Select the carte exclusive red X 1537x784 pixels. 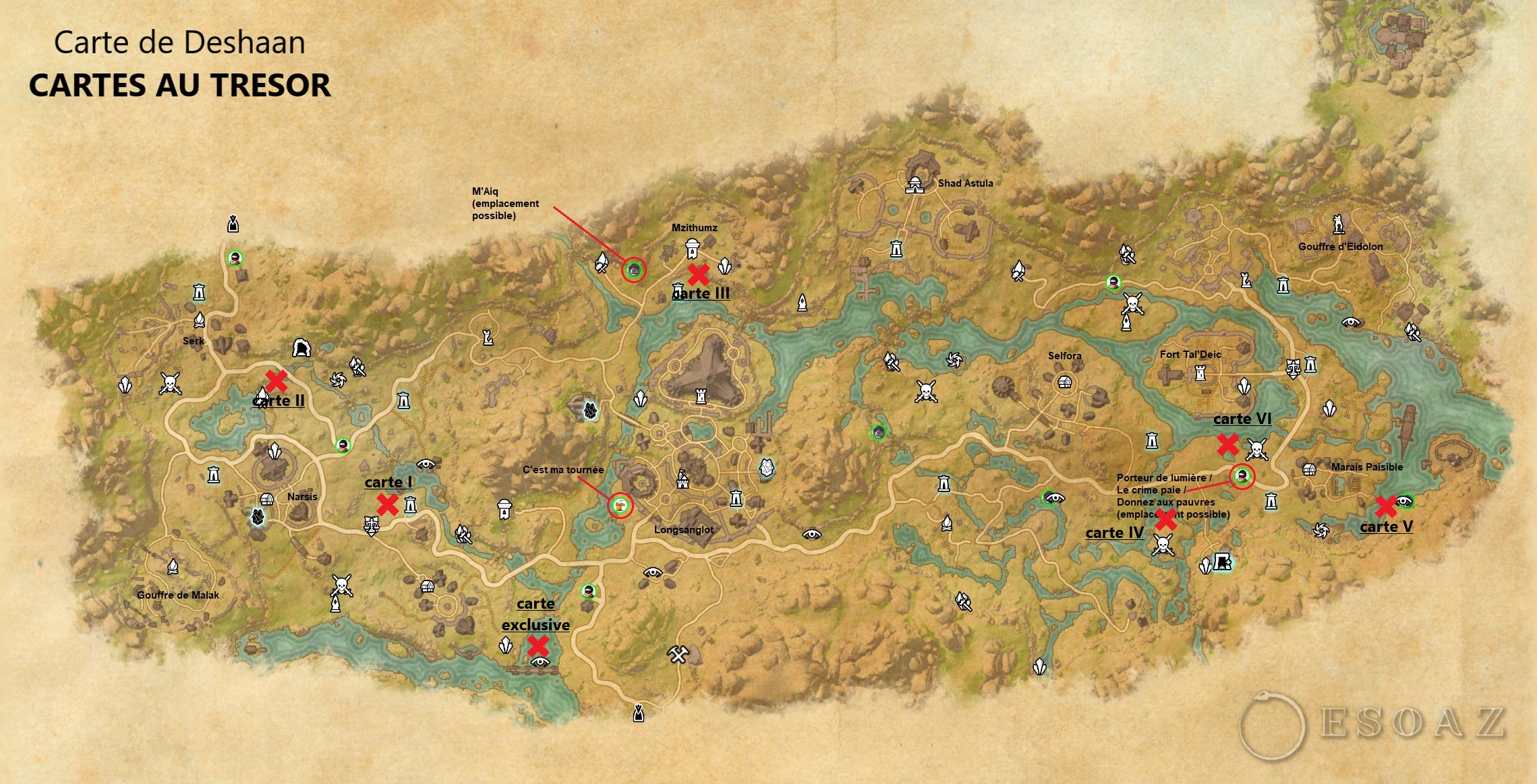coord(538,646)
